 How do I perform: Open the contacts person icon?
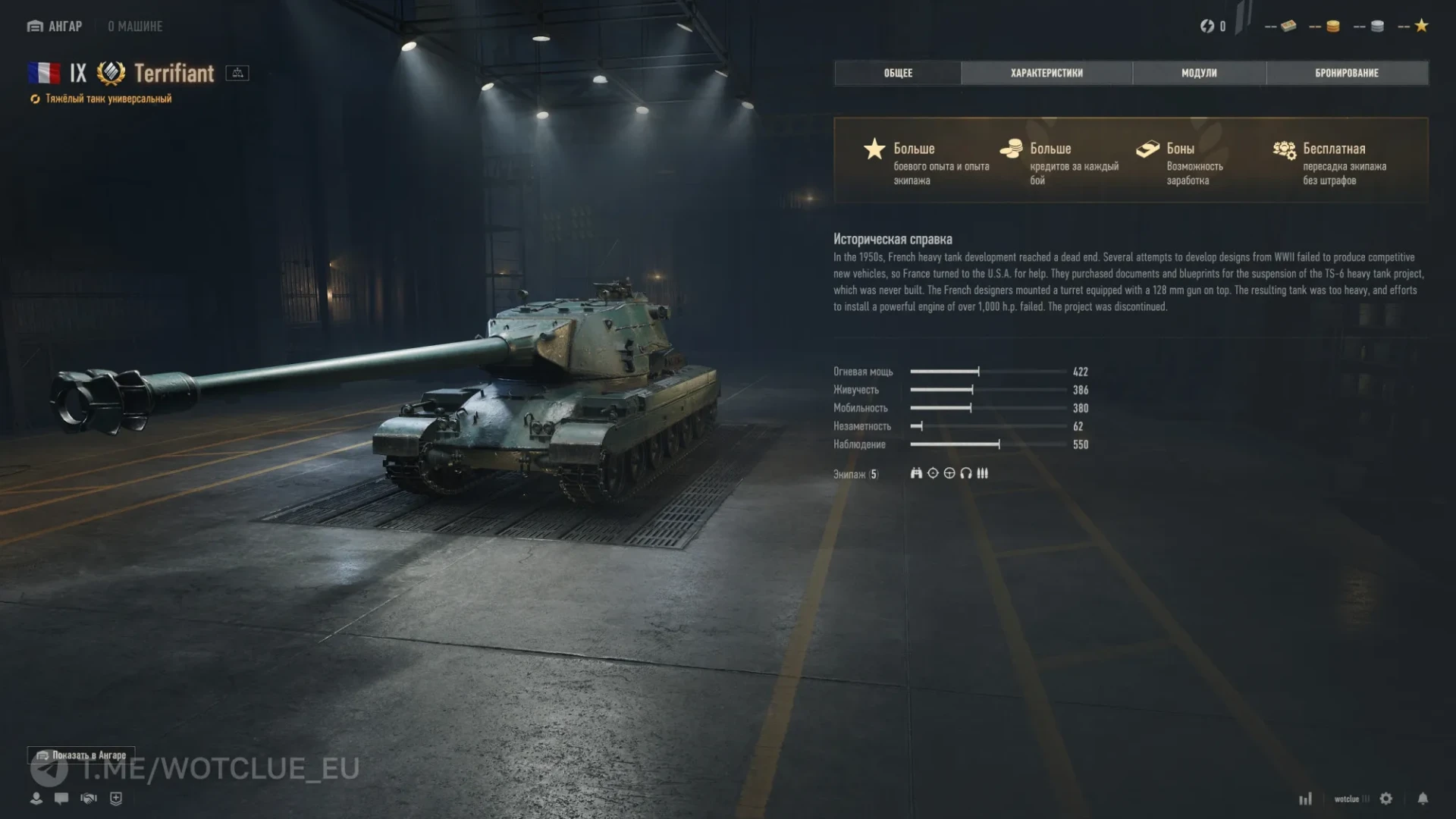[x=36, y=799]
